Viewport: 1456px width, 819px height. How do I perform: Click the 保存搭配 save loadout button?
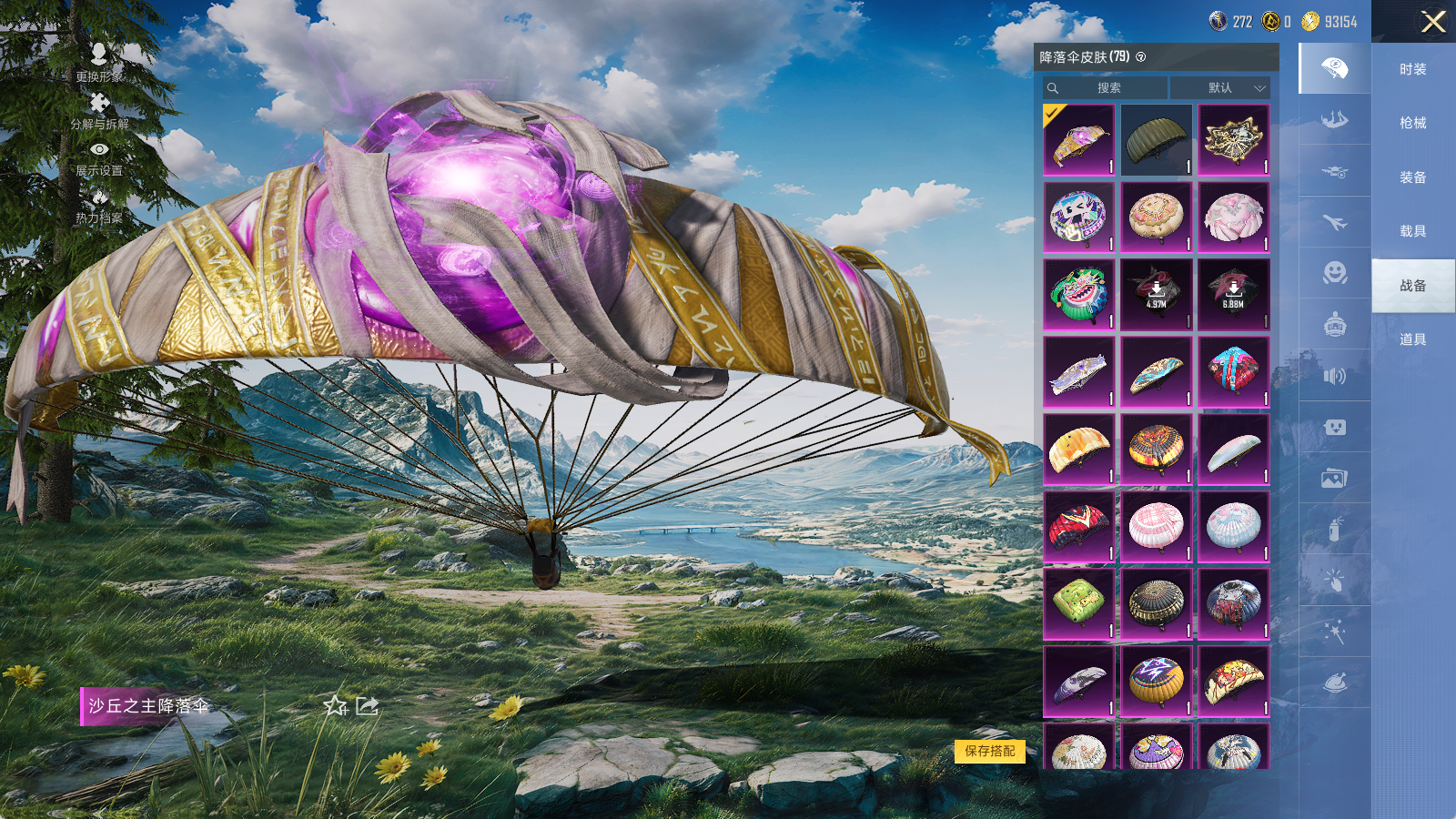click(x=990, y=751)
